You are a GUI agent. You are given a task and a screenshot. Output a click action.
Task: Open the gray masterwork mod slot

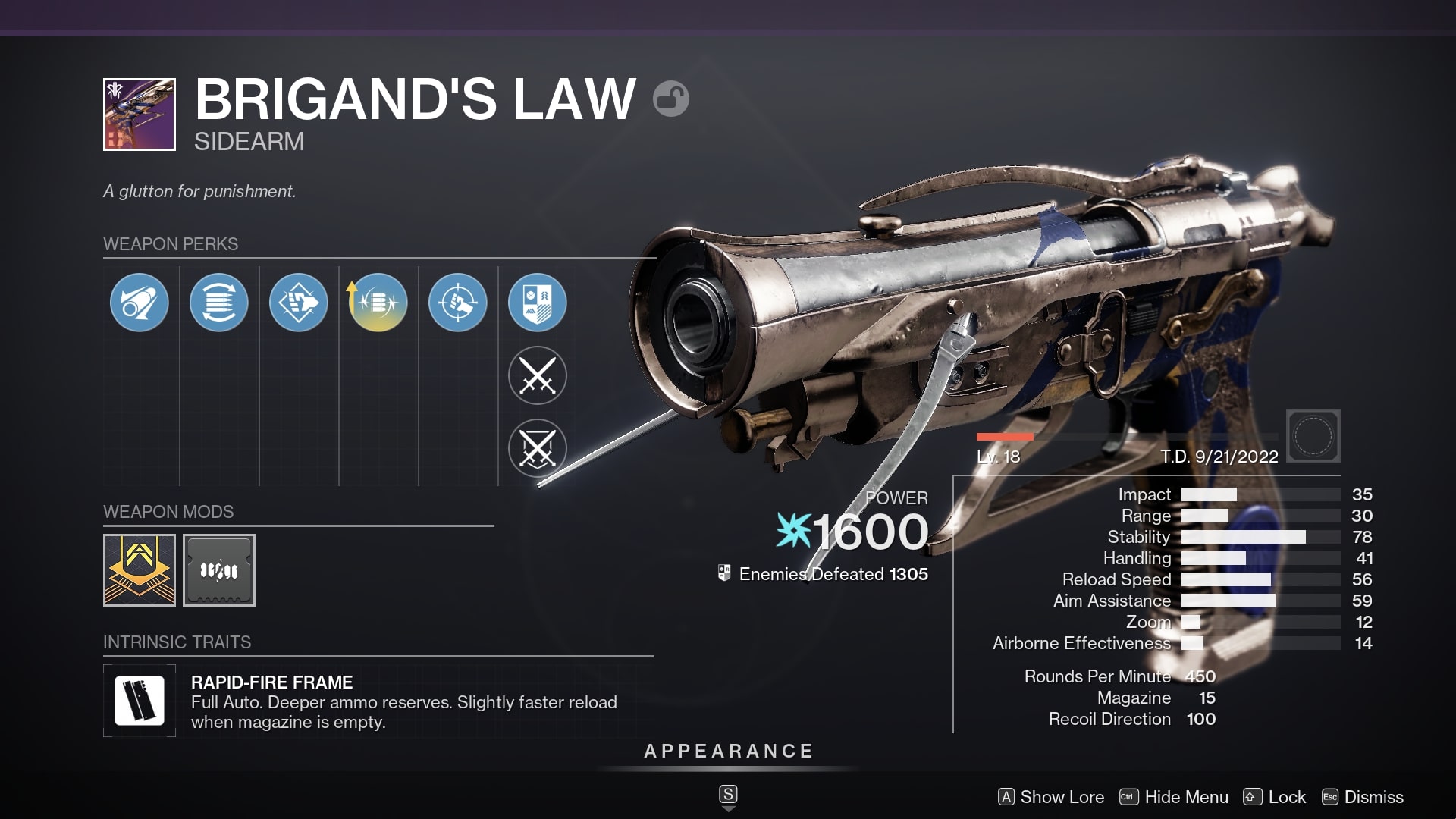(219, 570)
